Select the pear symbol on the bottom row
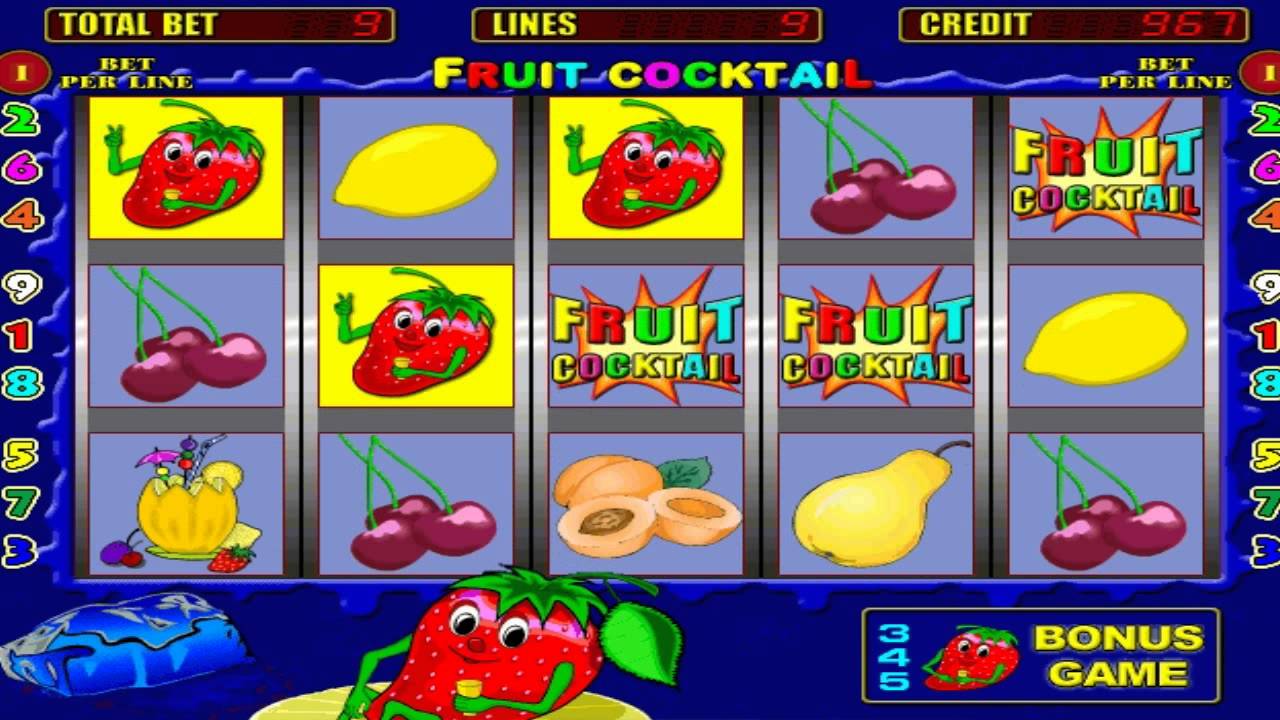 [x=875, y=505]
